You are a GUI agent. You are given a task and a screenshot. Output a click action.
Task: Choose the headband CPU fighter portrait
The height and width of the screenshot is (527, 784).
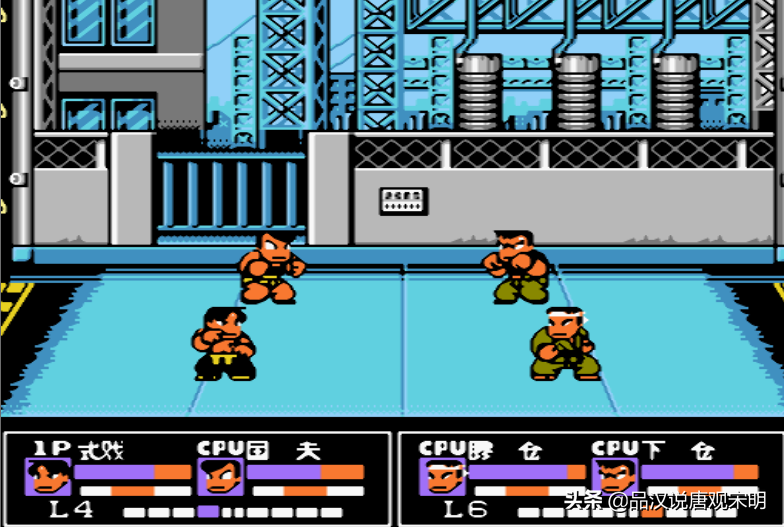(443, 477)
